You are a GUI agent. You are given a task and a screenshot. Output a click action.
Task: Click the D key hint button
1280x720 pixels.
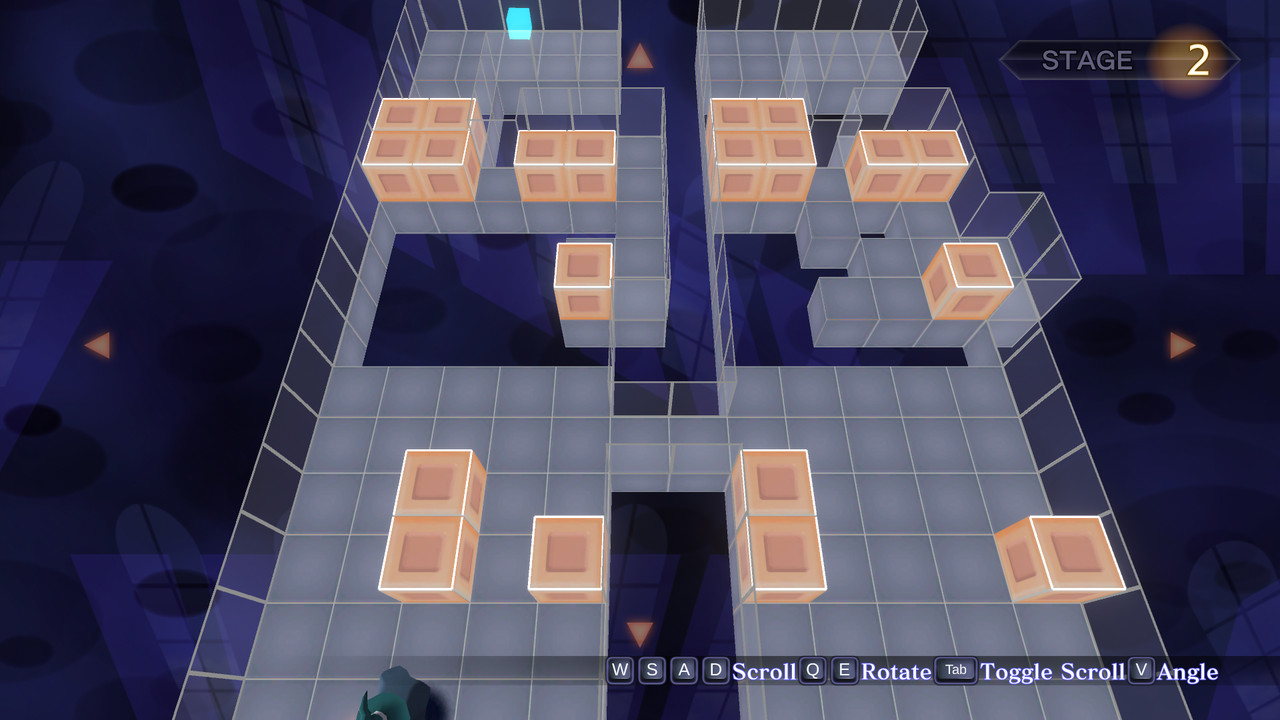pos(715,671)
